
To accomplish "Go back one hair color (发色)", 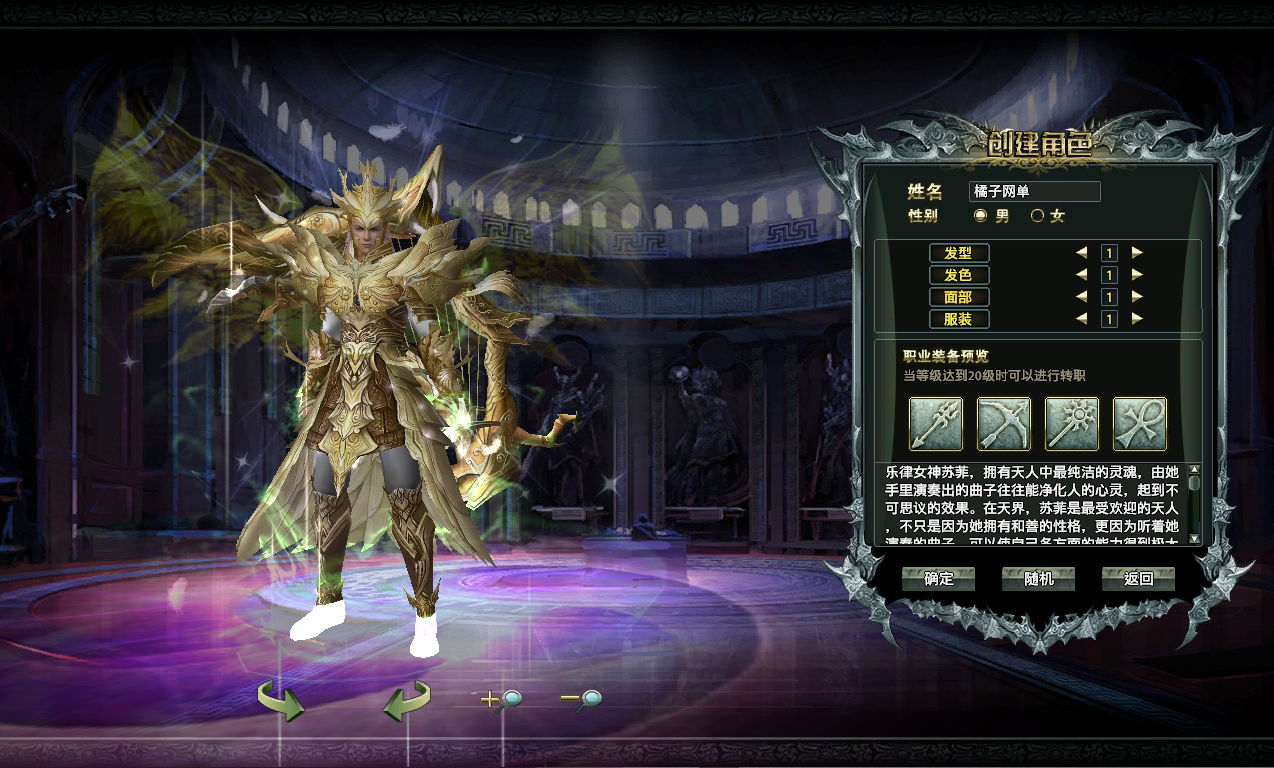I will 1081,275.
